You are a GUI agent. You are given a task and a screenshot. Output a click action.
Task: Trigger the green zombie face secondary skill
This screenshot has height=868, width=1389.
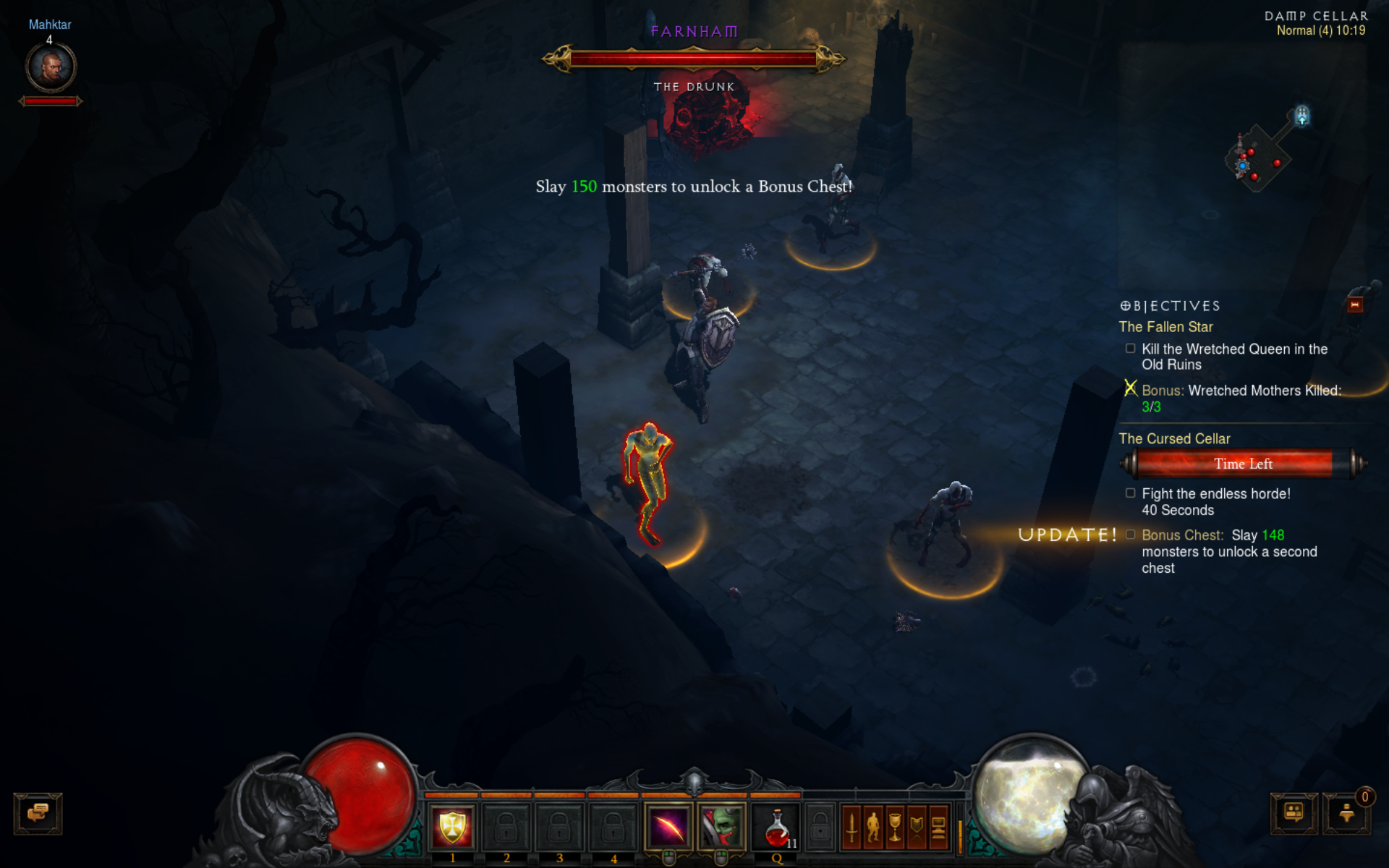click(721, 827)
